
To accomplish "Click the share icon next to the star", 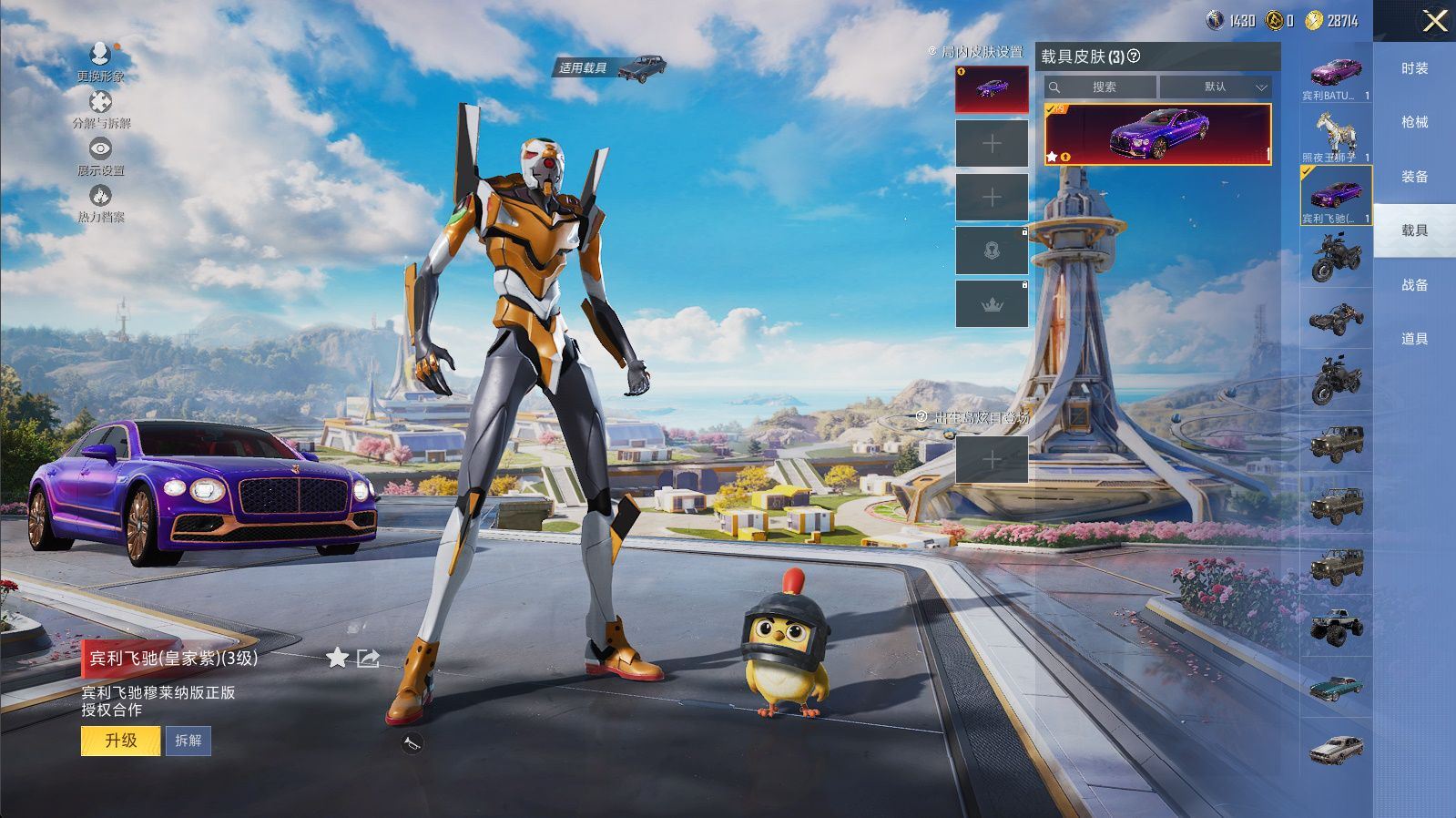I will (x=368, y=658).
